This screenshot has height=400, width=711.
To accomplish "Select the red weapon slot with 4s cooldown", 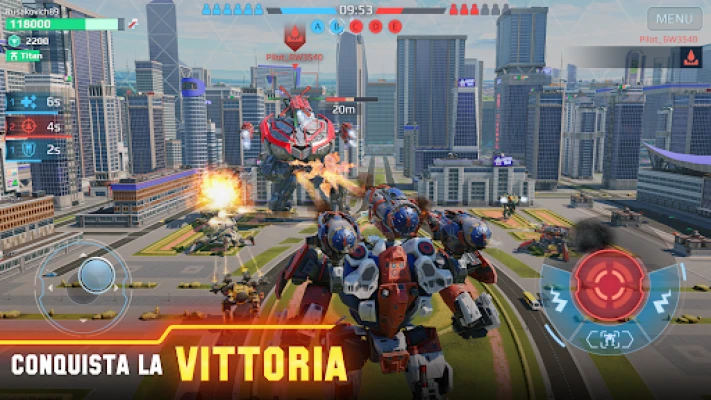I will pyautogui.click(x=33, y=126).
